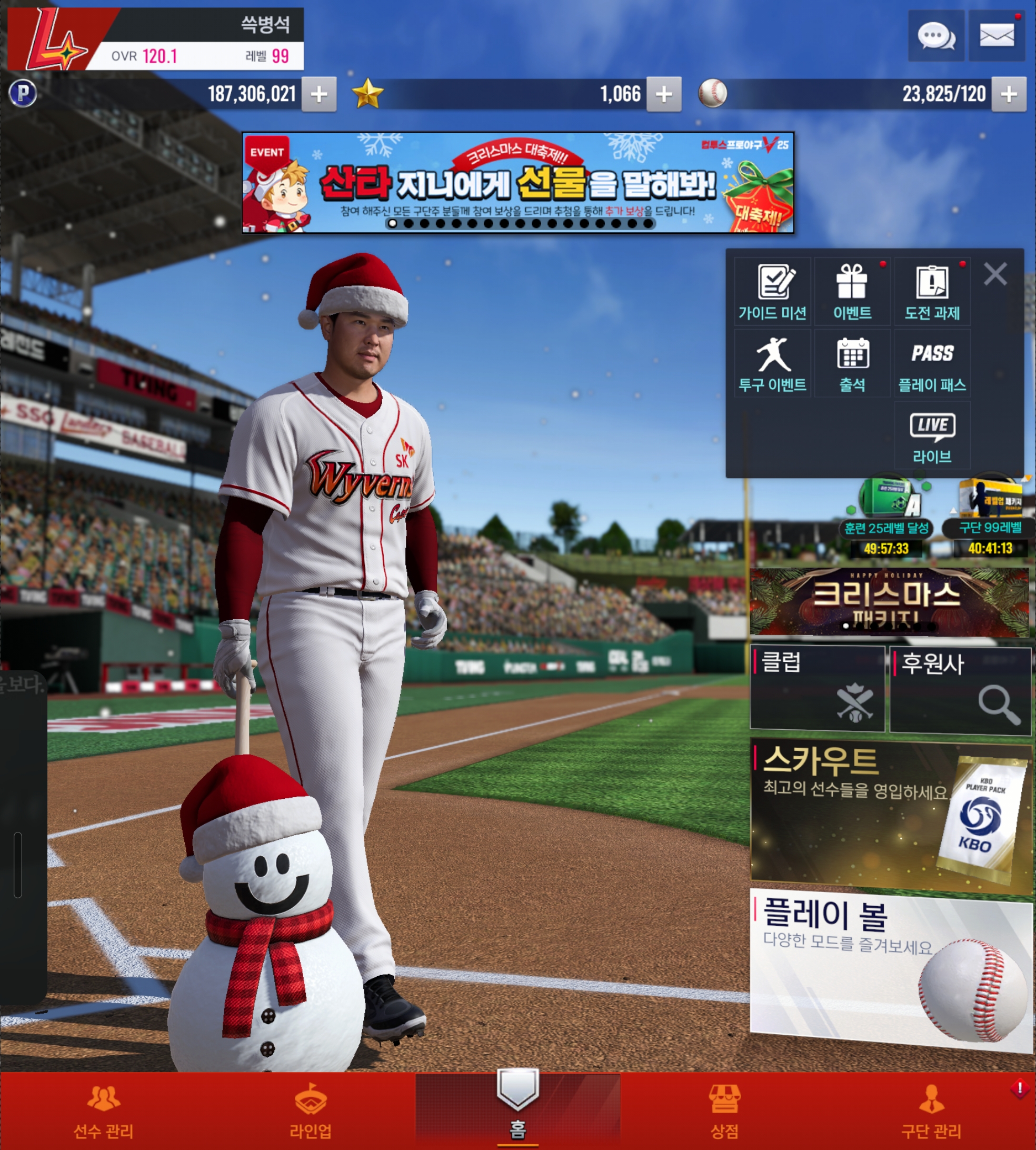Open 스카우트 to recruit players
This screenshot has width=1036, height=1150.
(890, 813)
